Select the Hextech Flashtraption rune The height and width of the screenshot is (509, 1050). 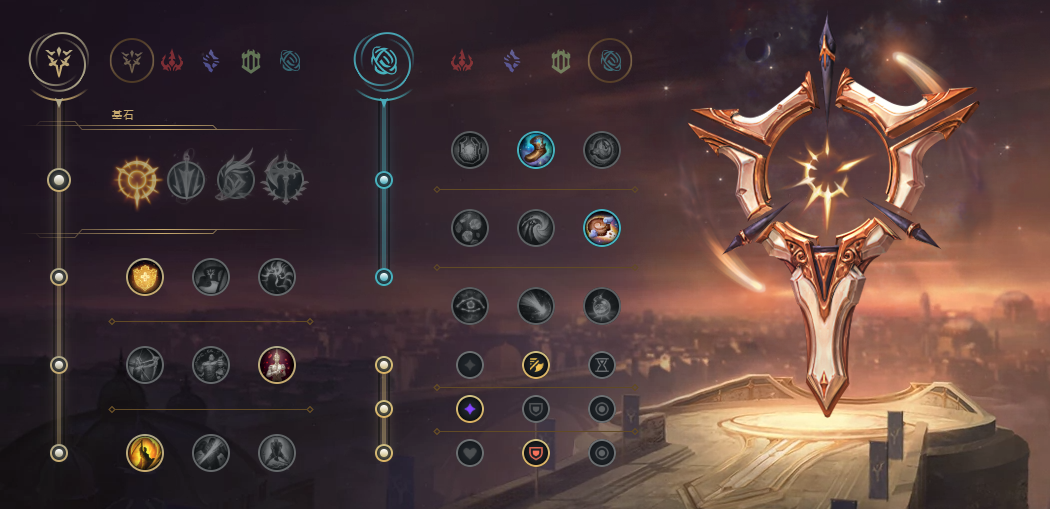[x=470, y=150]
